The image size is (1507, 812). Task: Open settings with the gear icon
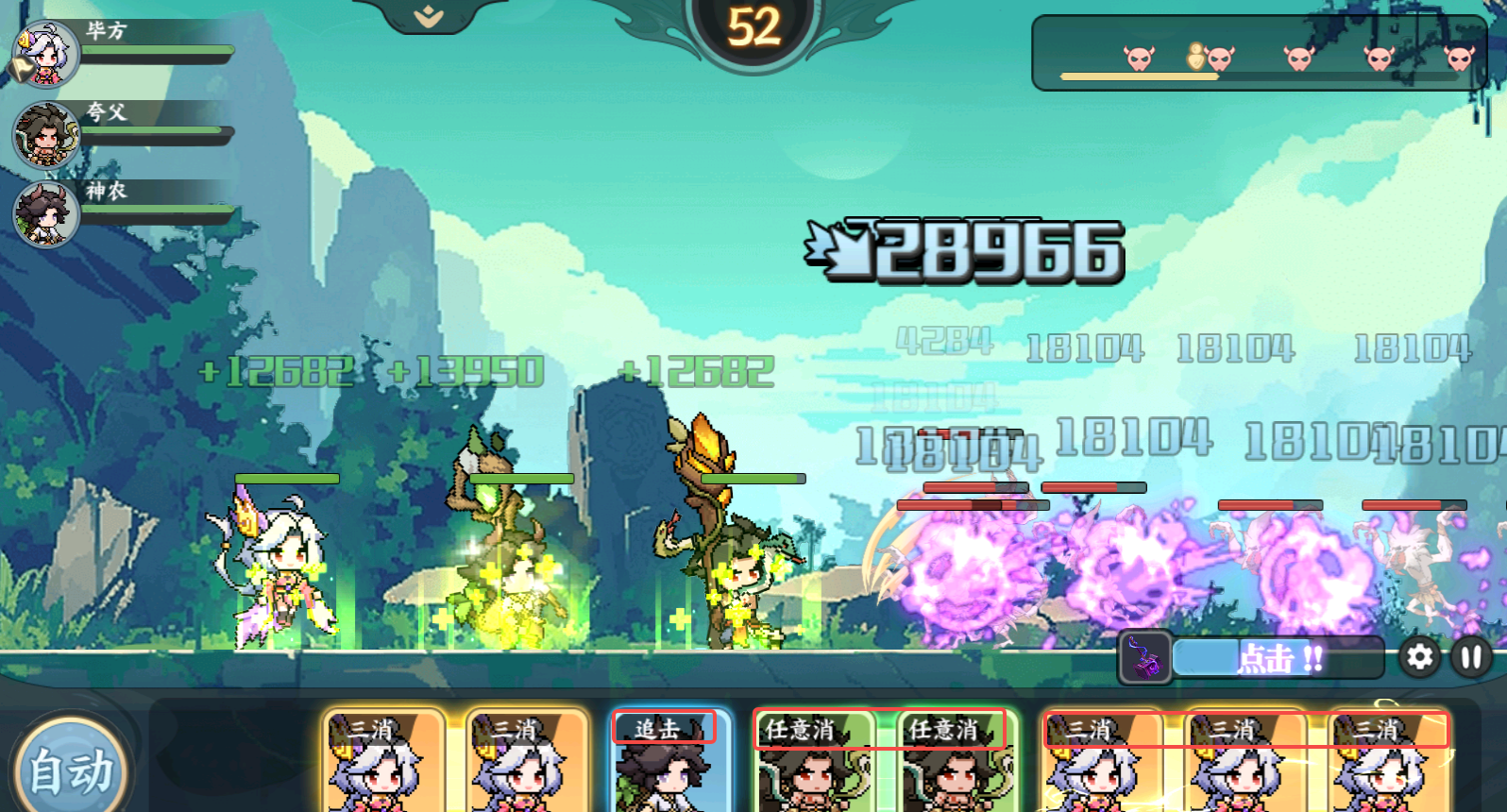1419,657
